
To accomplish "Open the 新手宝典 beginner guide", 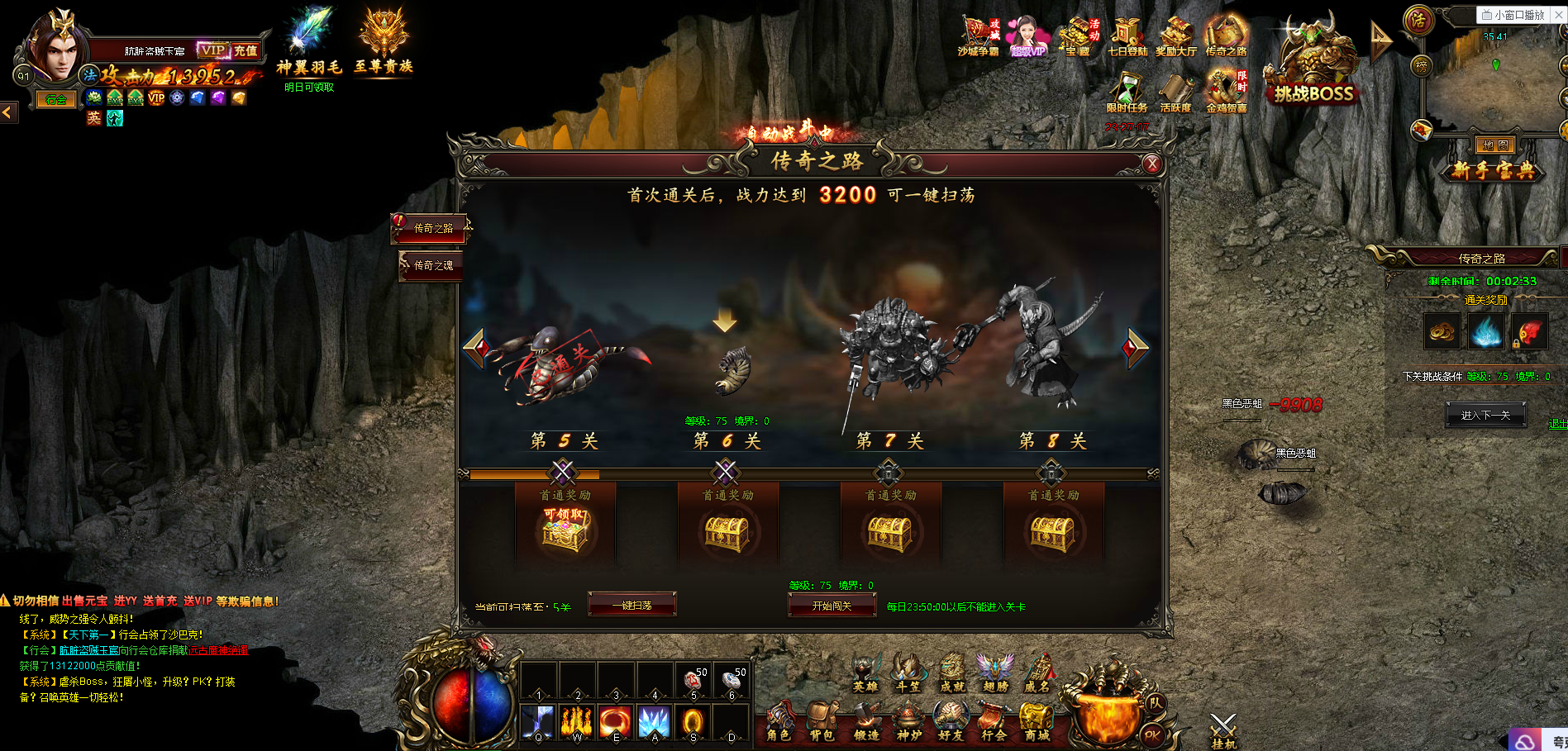I will [1494, 170].
